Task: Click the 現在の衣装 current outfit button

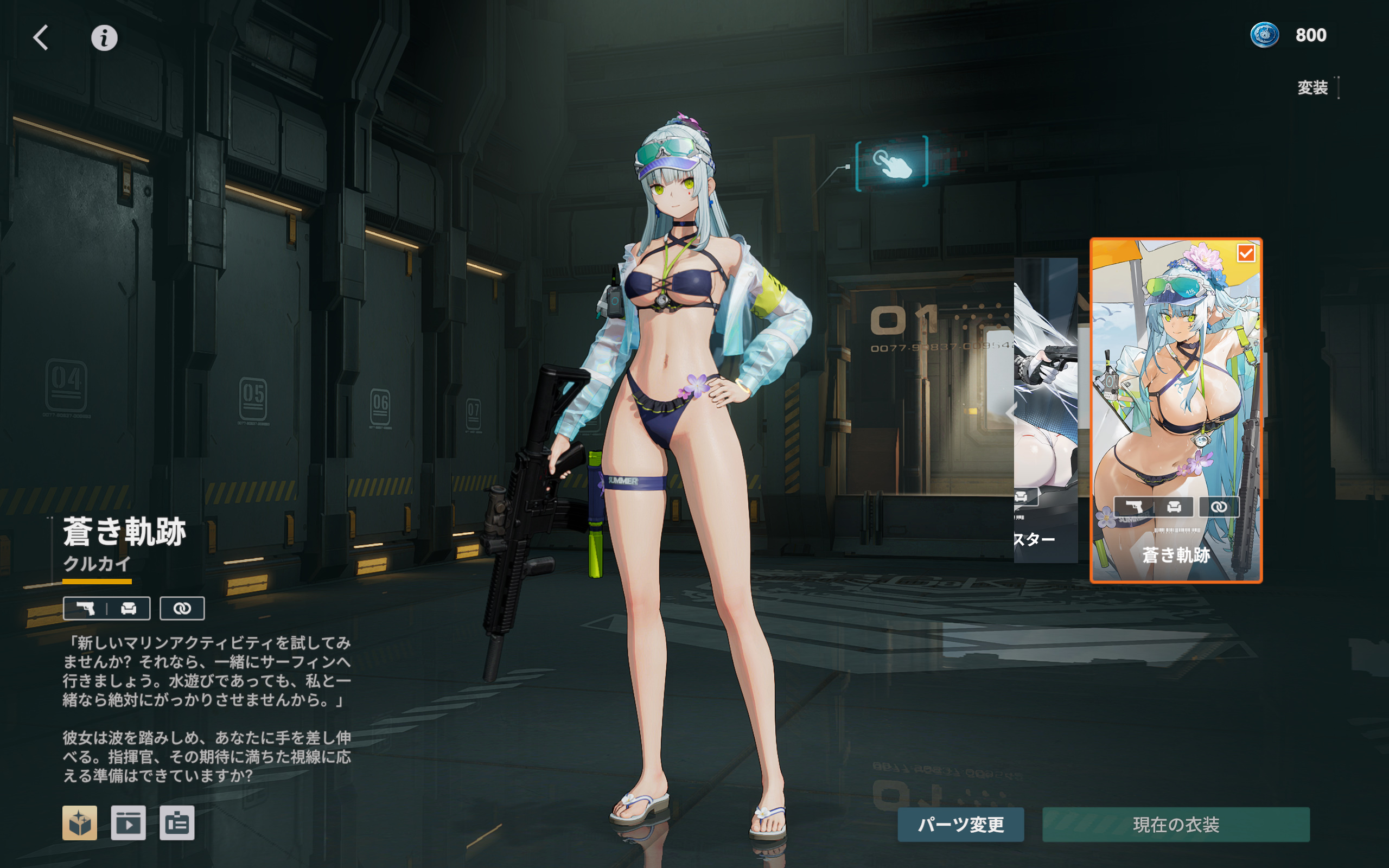Action: pos(1175,825)
